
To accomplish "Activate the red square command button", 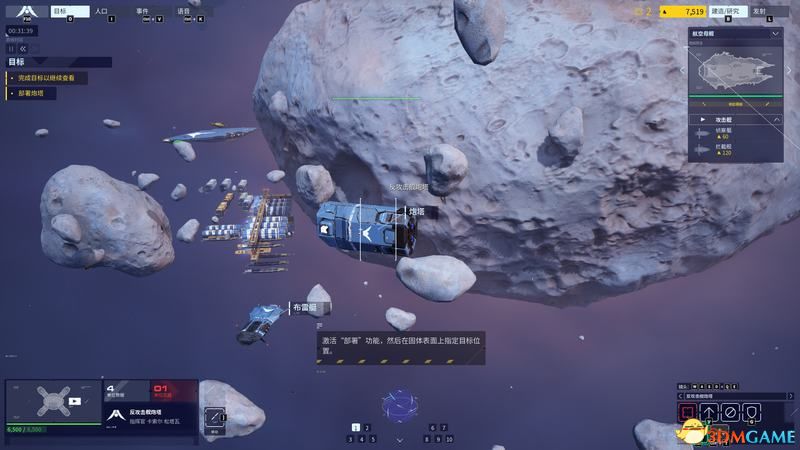I will [687, 411].
